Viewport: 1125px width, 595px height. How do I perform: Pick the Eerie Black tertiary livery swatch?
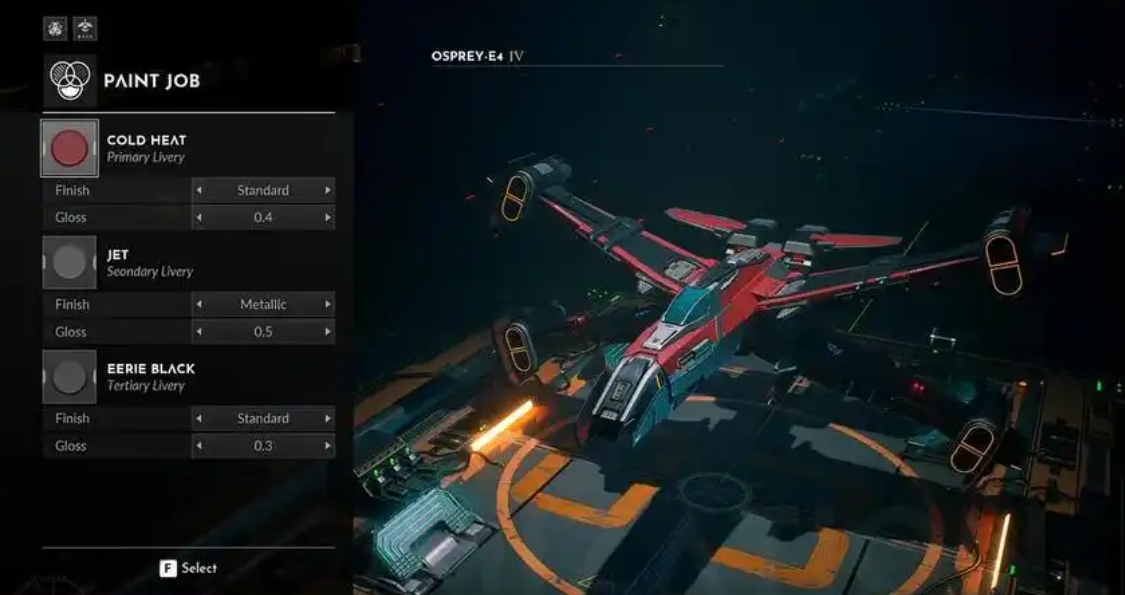pyautogui.click(x=69, y=377)
